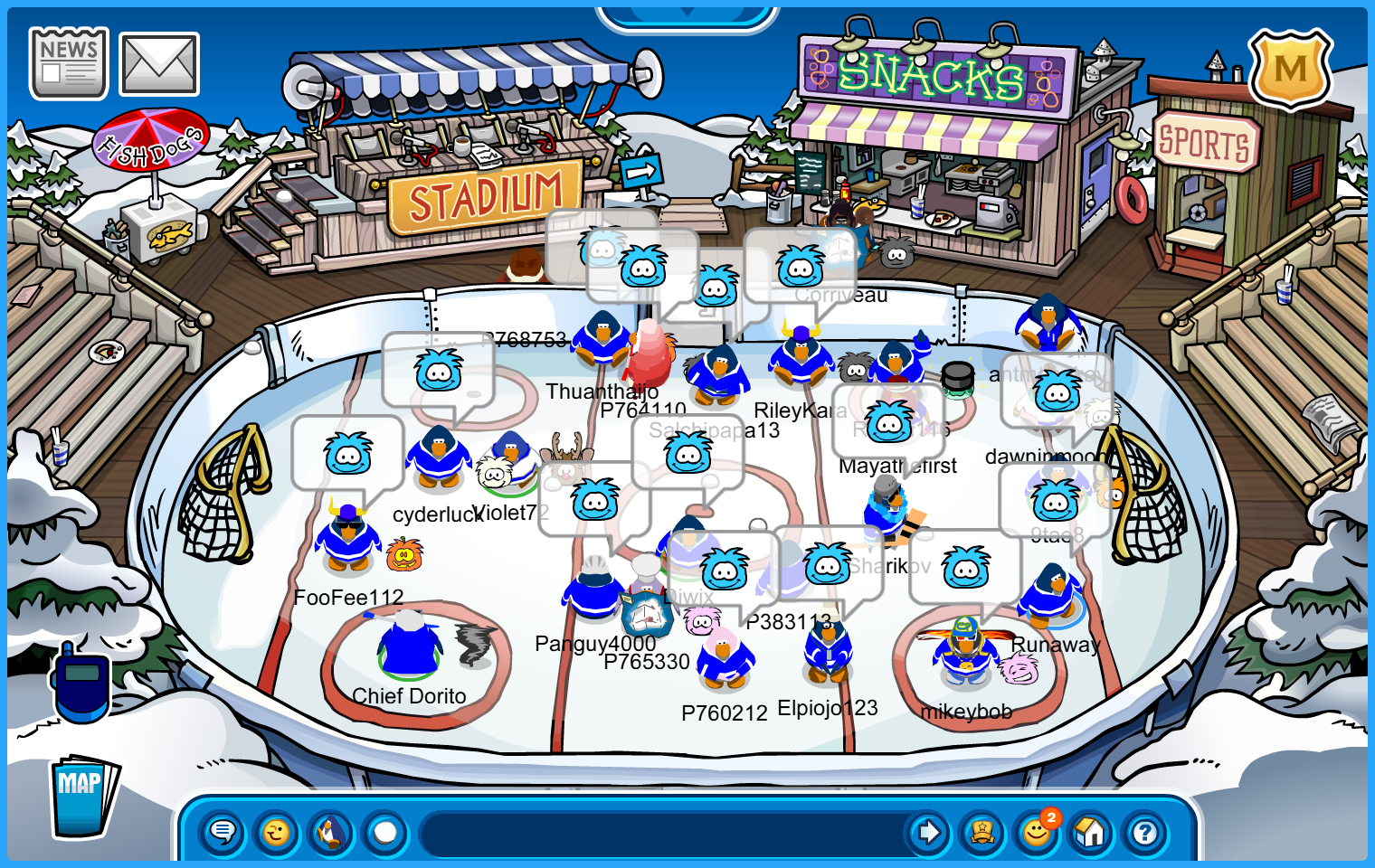Open the mail envelope inbox
Viewport: 1375px width, 868px height.
(x=159, y=64)
